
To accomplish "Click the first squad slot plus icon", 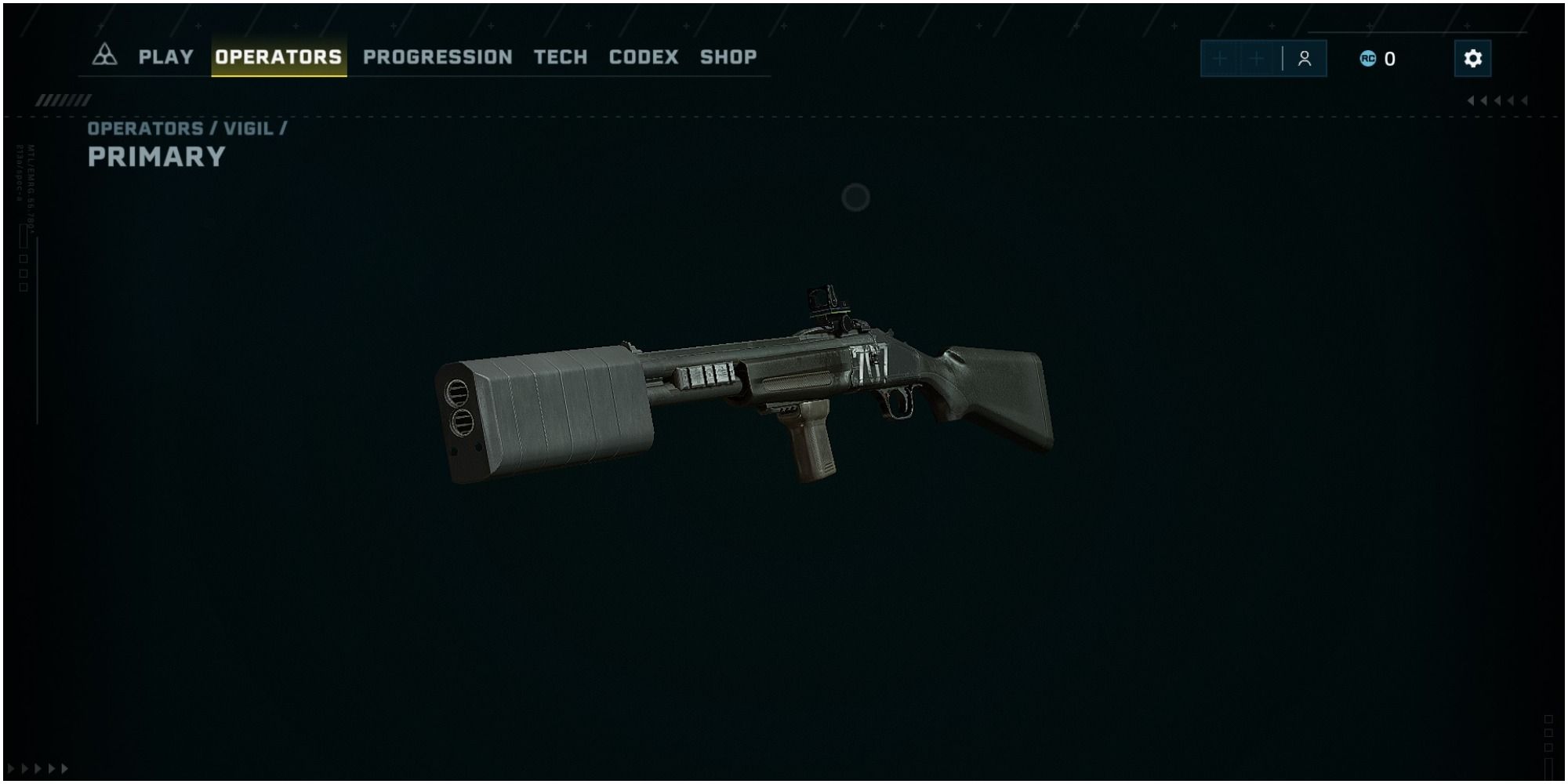I will pos(1220,58).
